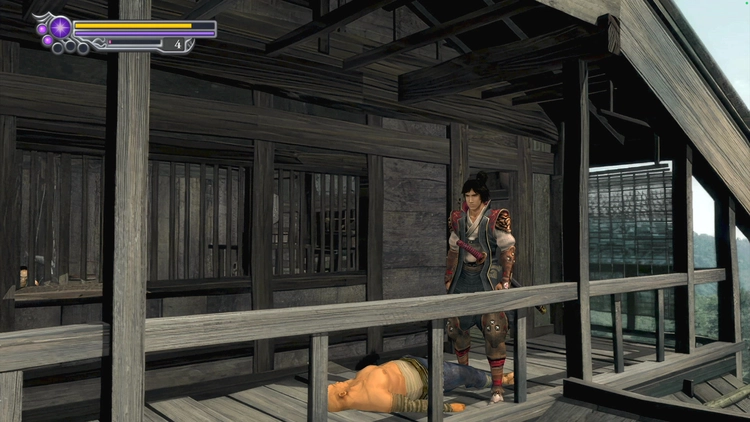Screen dimensions: 750x422
Task: Select the large purple weapon orb icon
Action: click(x=59, y=27)
